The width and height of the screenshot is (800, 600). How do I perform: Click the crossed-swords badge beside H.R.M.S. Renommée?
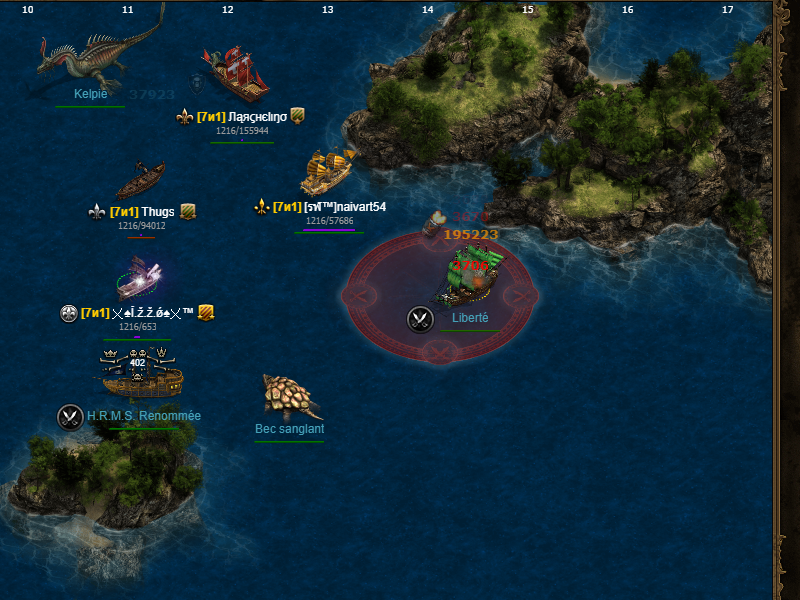(x=70, y=416)
